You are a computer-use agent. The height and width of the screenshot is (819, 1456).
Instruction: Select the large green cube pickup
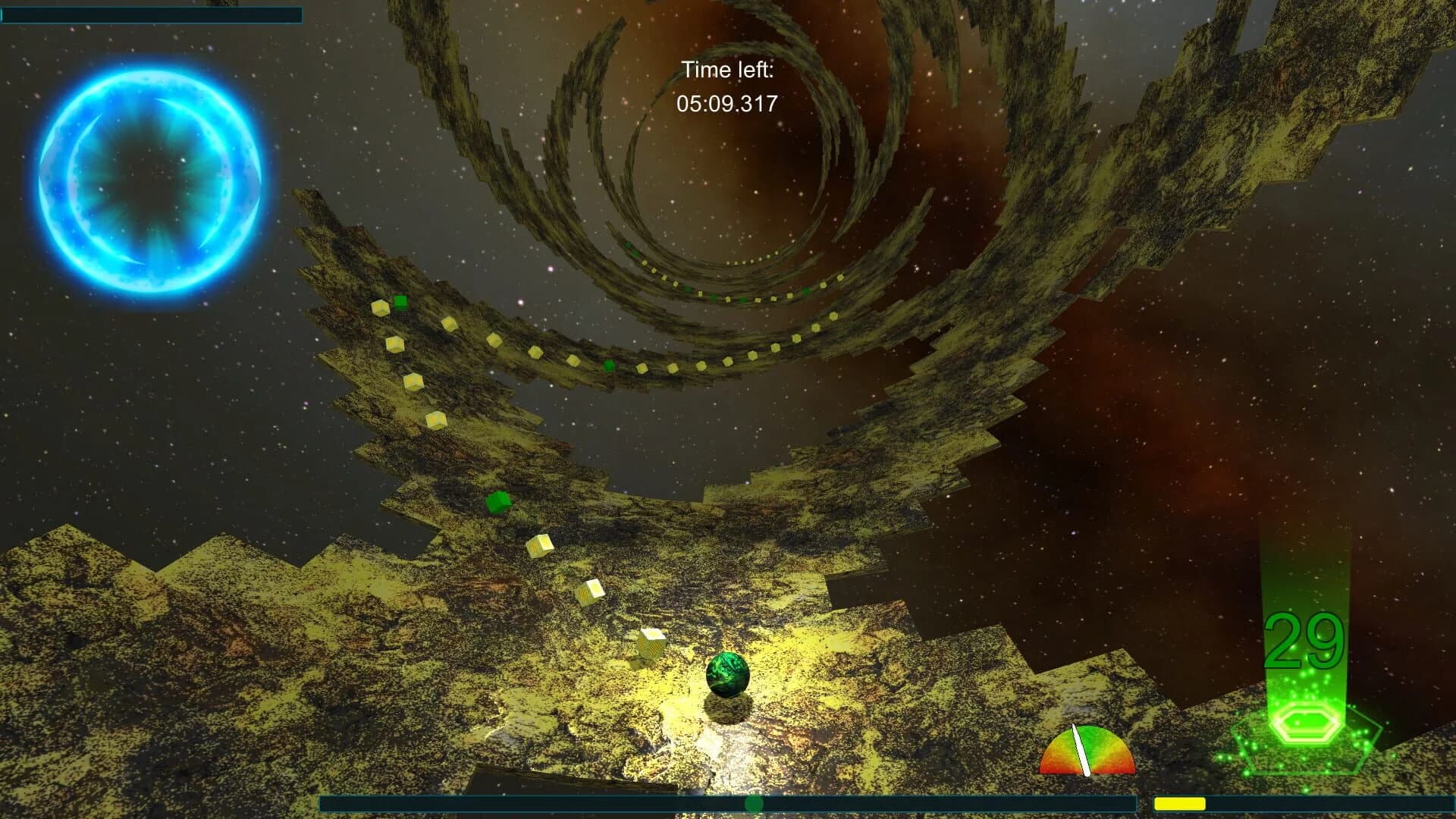coord(497,502)
